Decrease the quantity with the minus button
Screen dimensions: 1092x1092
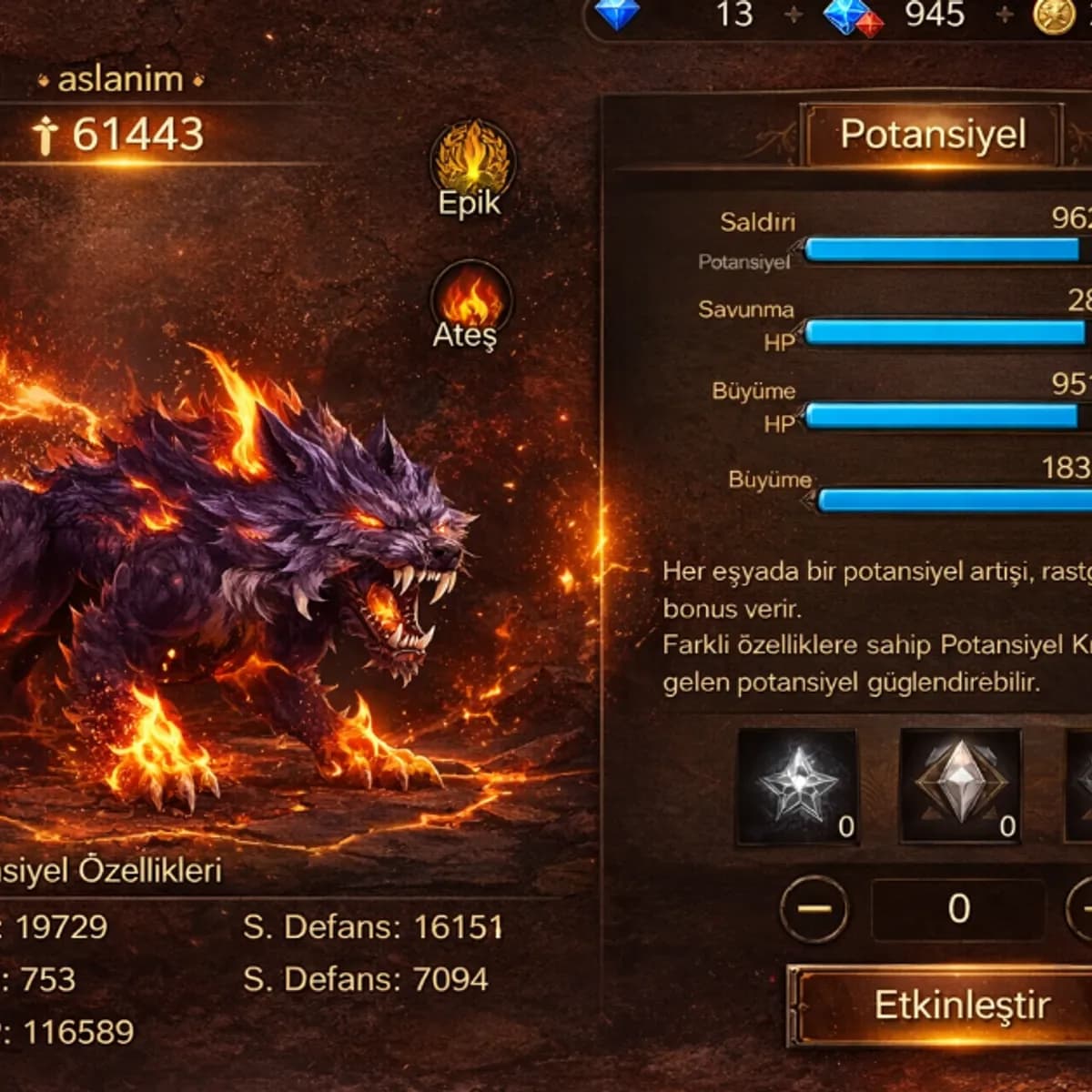[814, 908]
